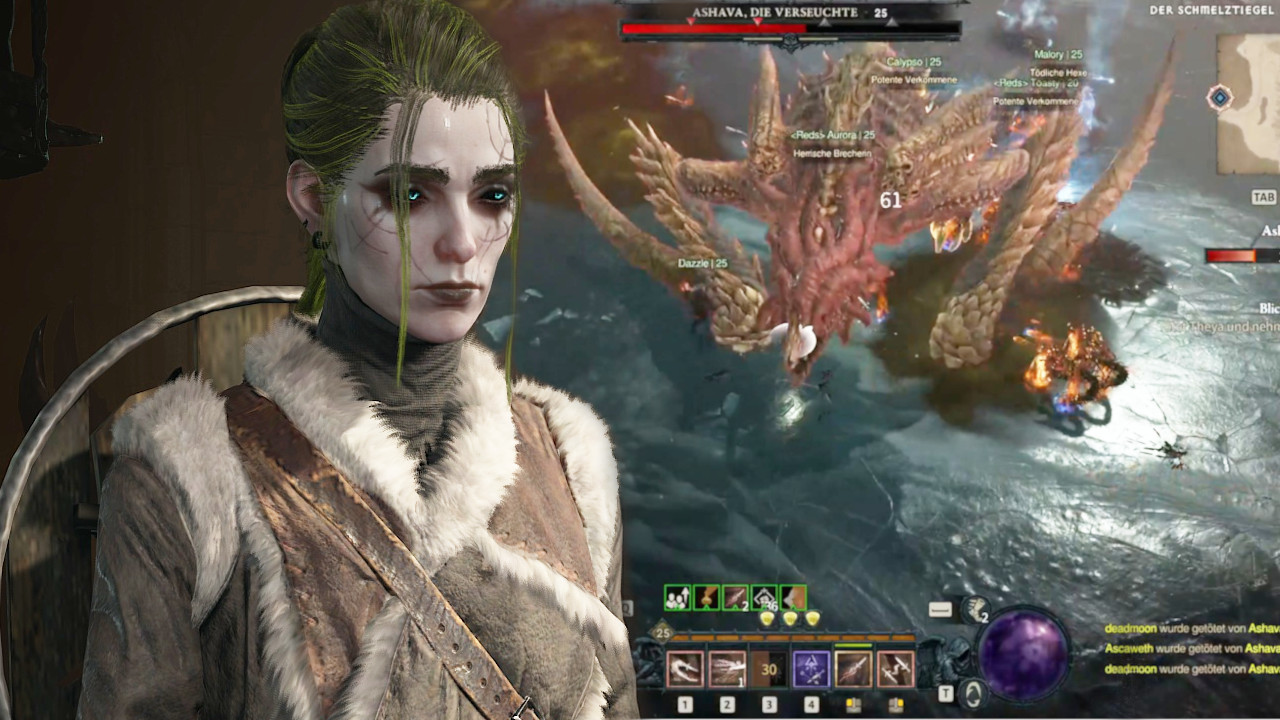This screenshot has height=720, width=1280.
Task: Click the blue event marker on the minimap
Action: 1219,97
